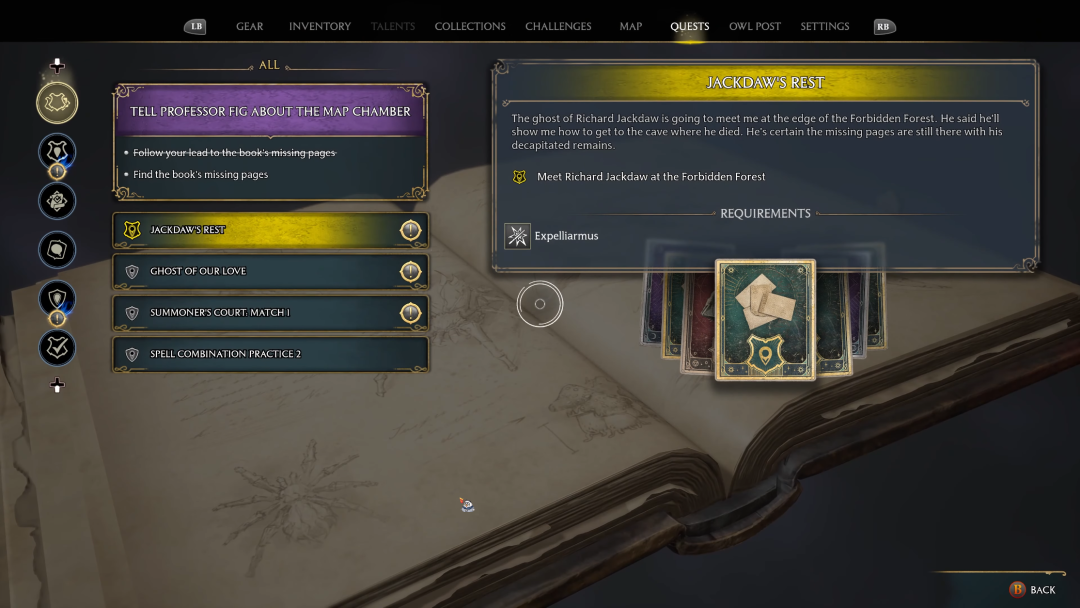The width and height of the screenshot is (1080, 608).
Task: Click the Jackdaw's Rest quest card
Action: 765,320
